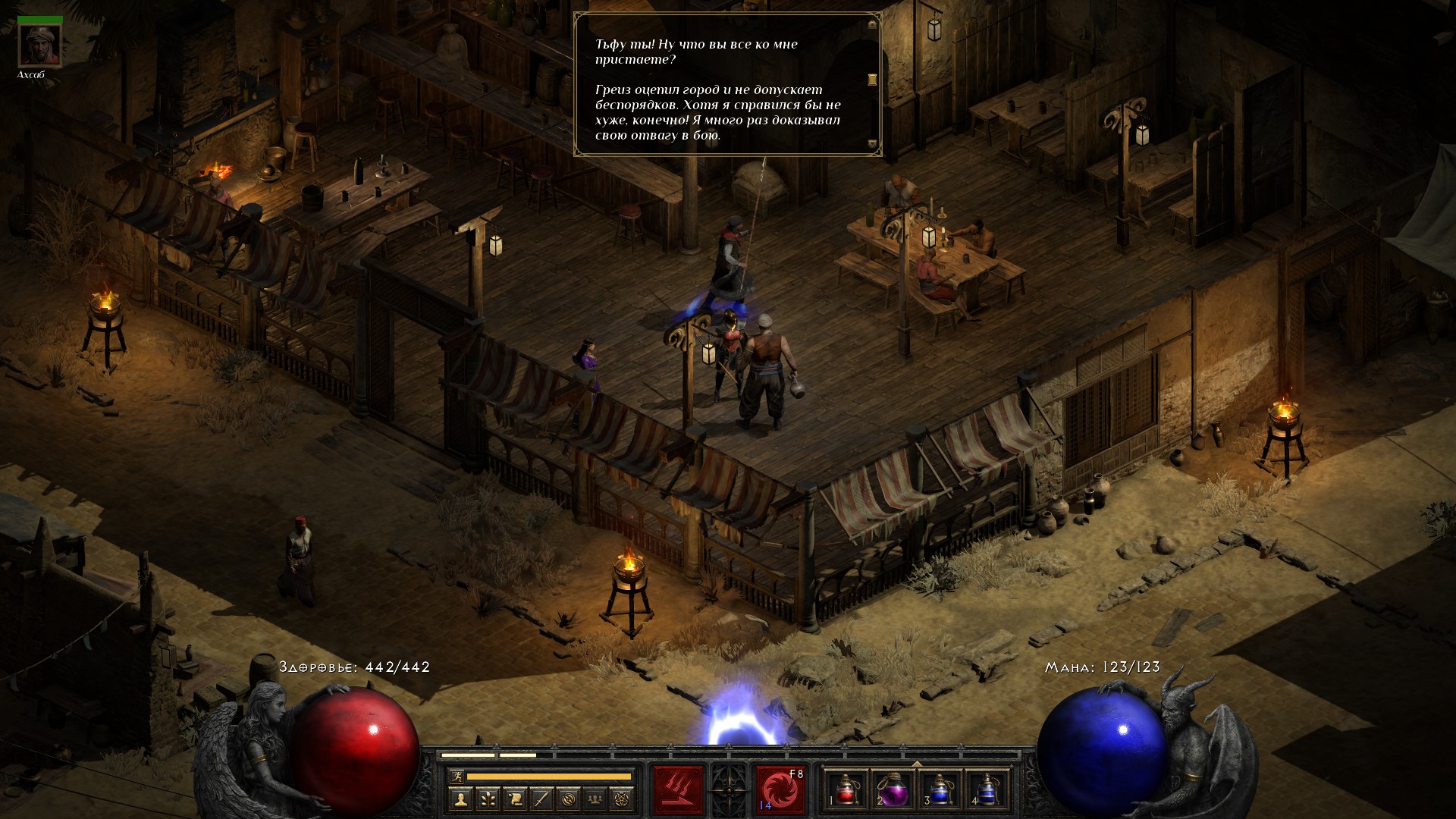The image size is (1456, 819).
Task: Open the skill tree button
Action: 487,799
